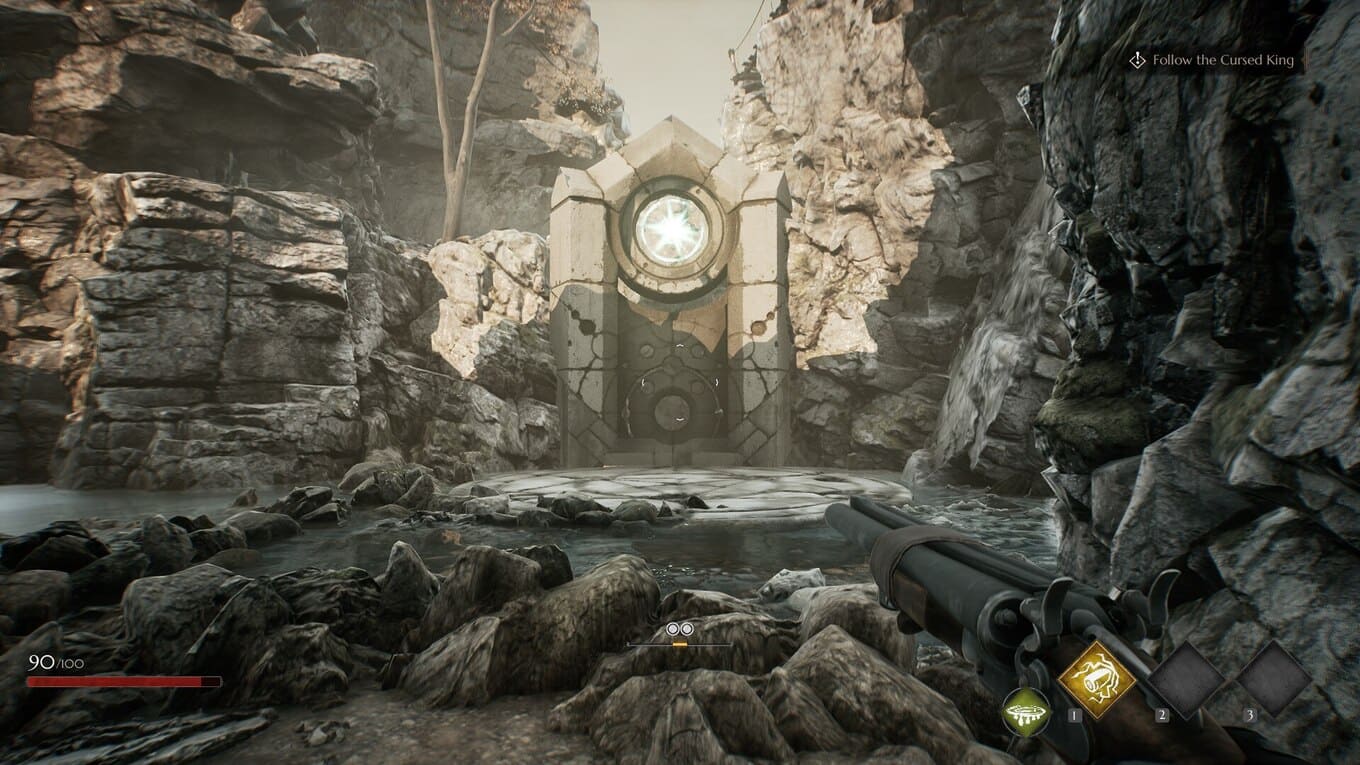1360x765 pixels.
Task: Select the golden bullet ability in slot 1
Action: click(x=1097, y=679)
